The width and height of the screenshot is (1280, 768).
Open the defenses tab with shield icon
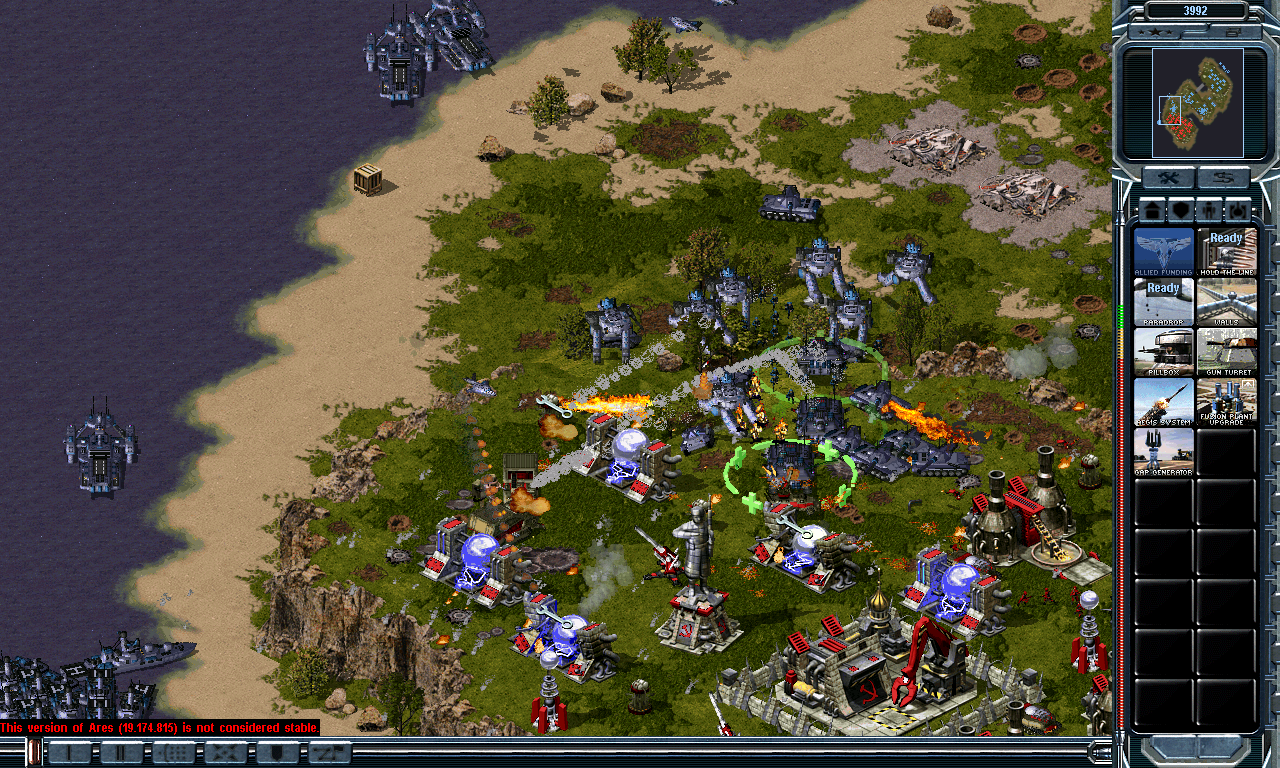click(1181, 210)
